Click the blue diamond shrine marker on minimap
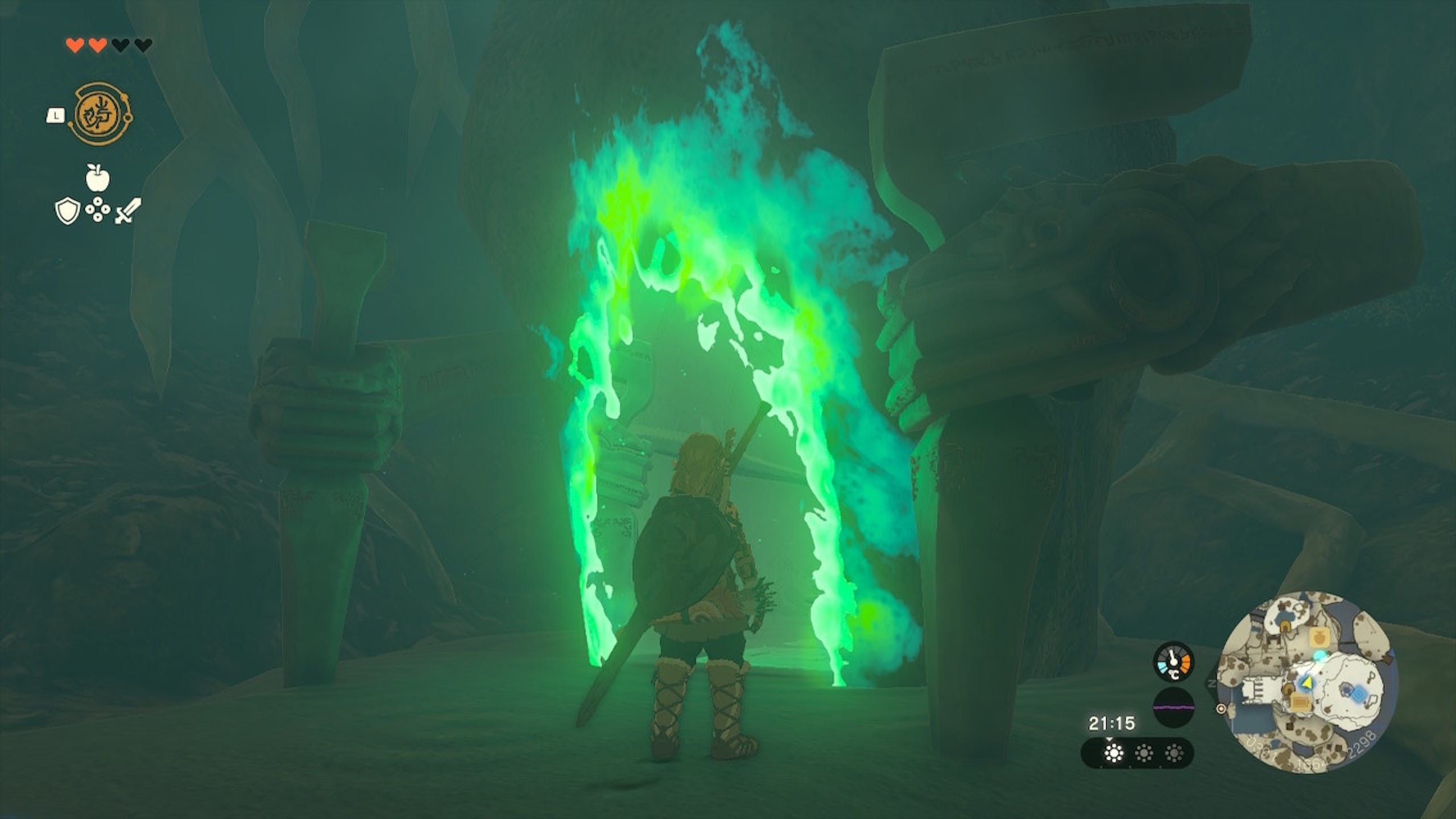Screen dimensions: 1456x819 pyautogui.click(x=1358, y=694)
